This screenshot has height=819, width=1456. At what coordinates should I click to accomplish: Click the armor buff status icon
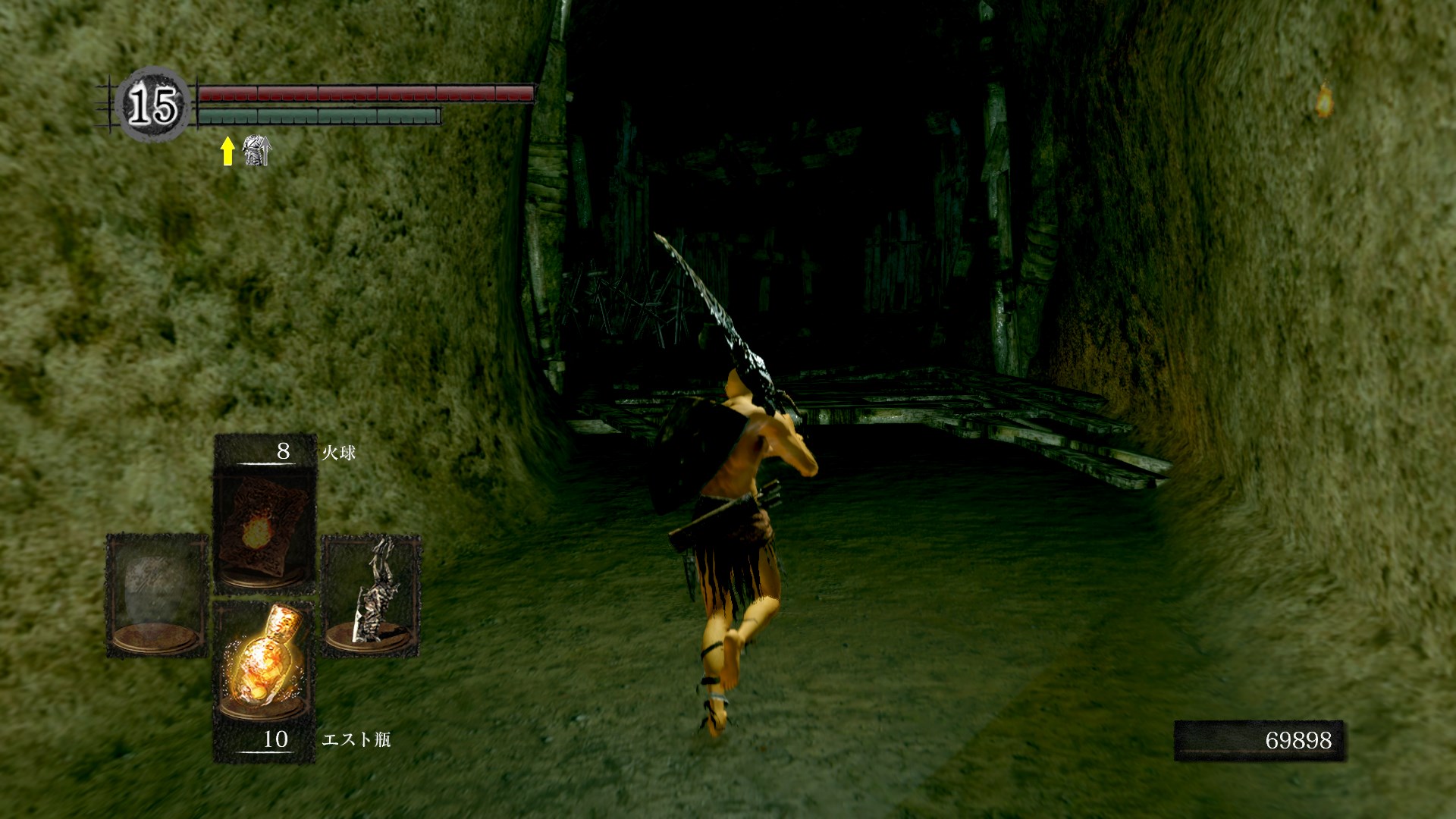click(x=256, y=151)
